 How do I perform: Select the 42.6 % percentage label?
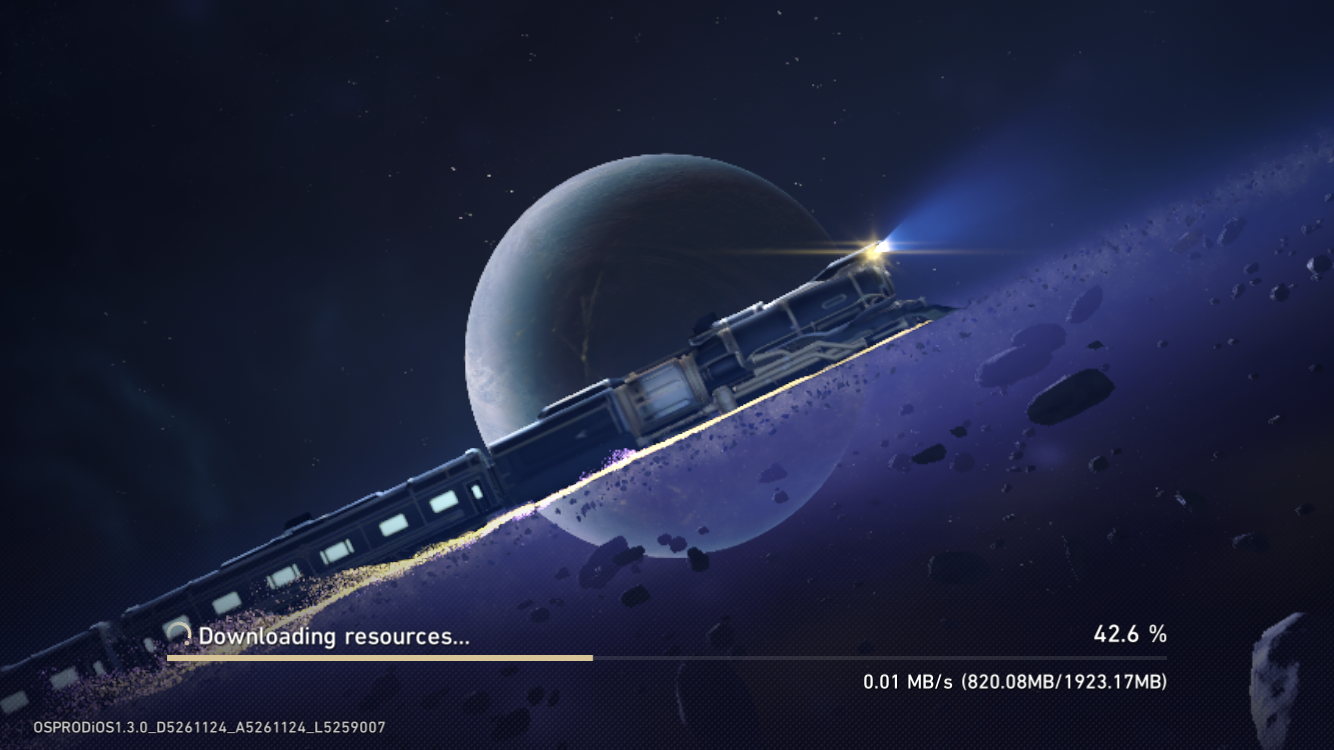1131,634
